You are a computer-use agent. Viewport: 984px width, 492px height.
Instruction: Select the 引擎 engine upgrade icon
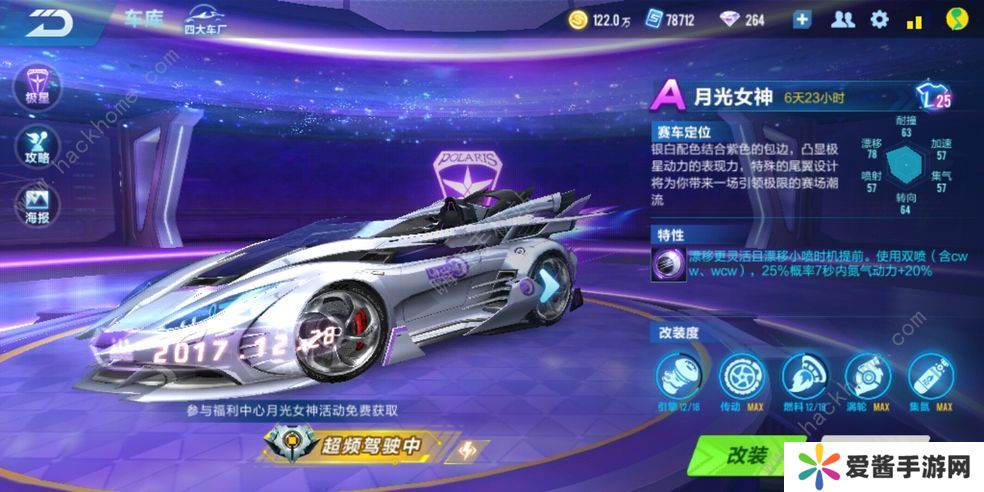pos(678,376)
